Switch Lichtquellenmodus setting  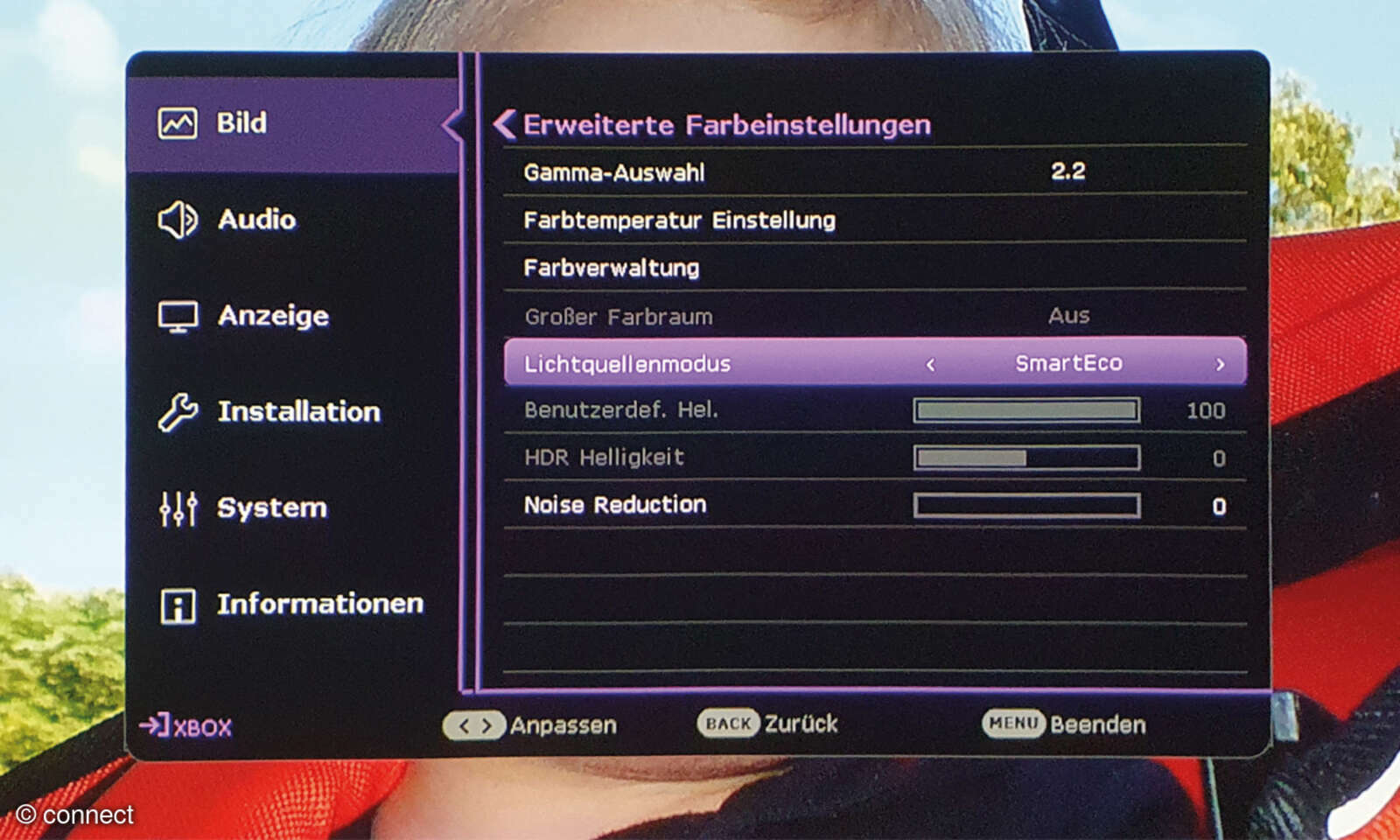[875, 363]
